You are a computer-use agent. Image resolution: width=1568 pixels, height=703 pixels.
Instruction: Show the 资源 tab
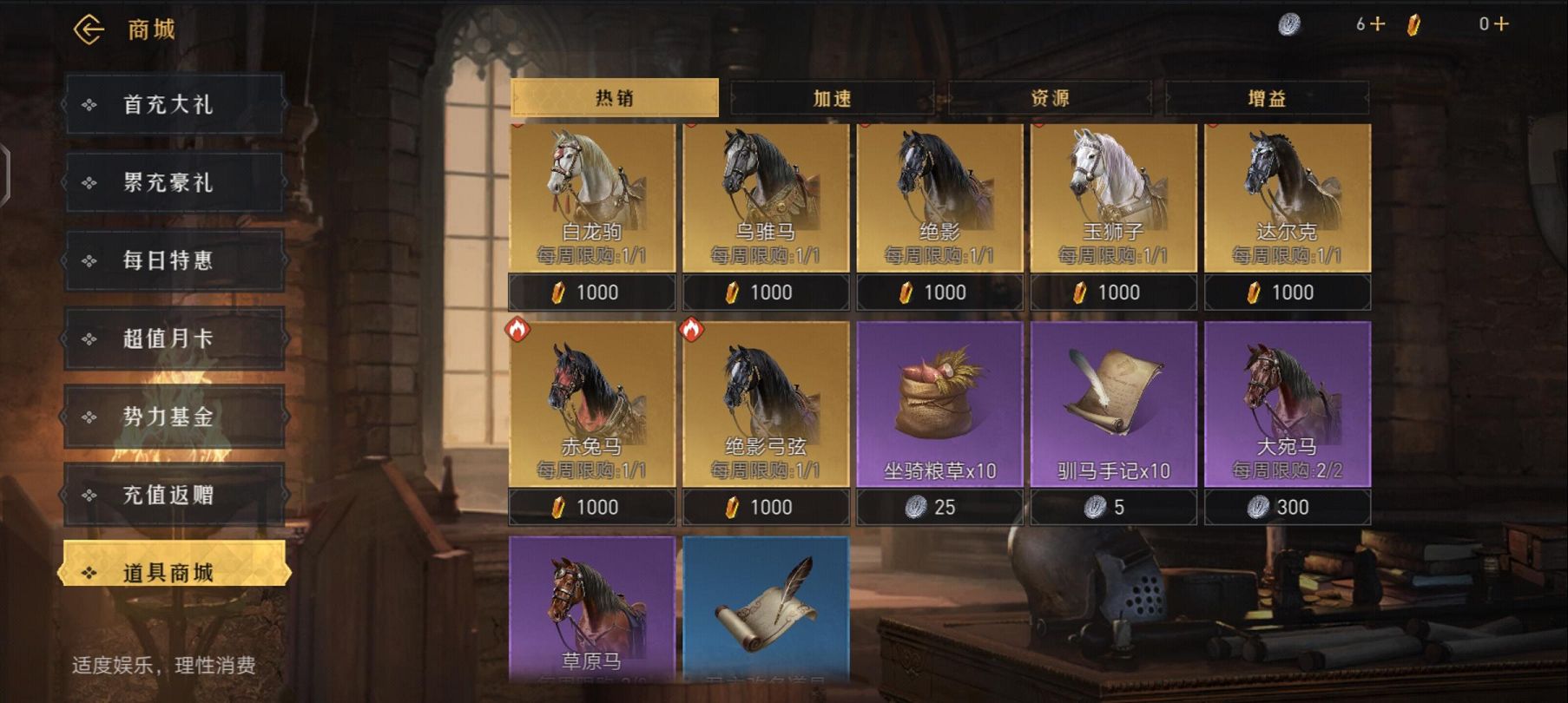(x=1050, y=98)
